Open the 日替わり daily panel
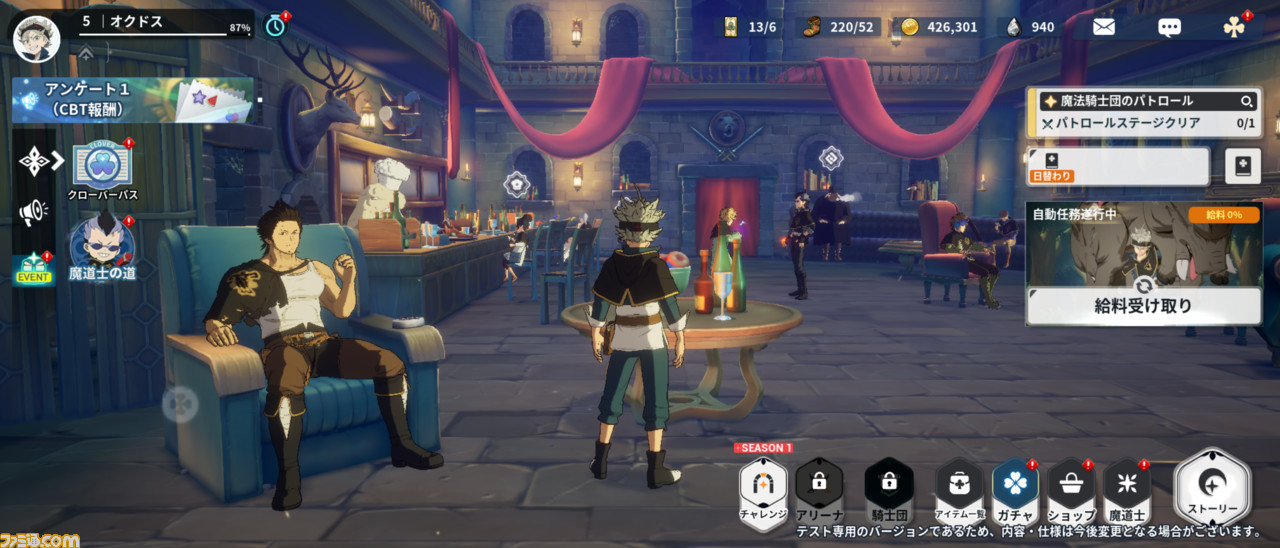 click(x=1117, y=166)
